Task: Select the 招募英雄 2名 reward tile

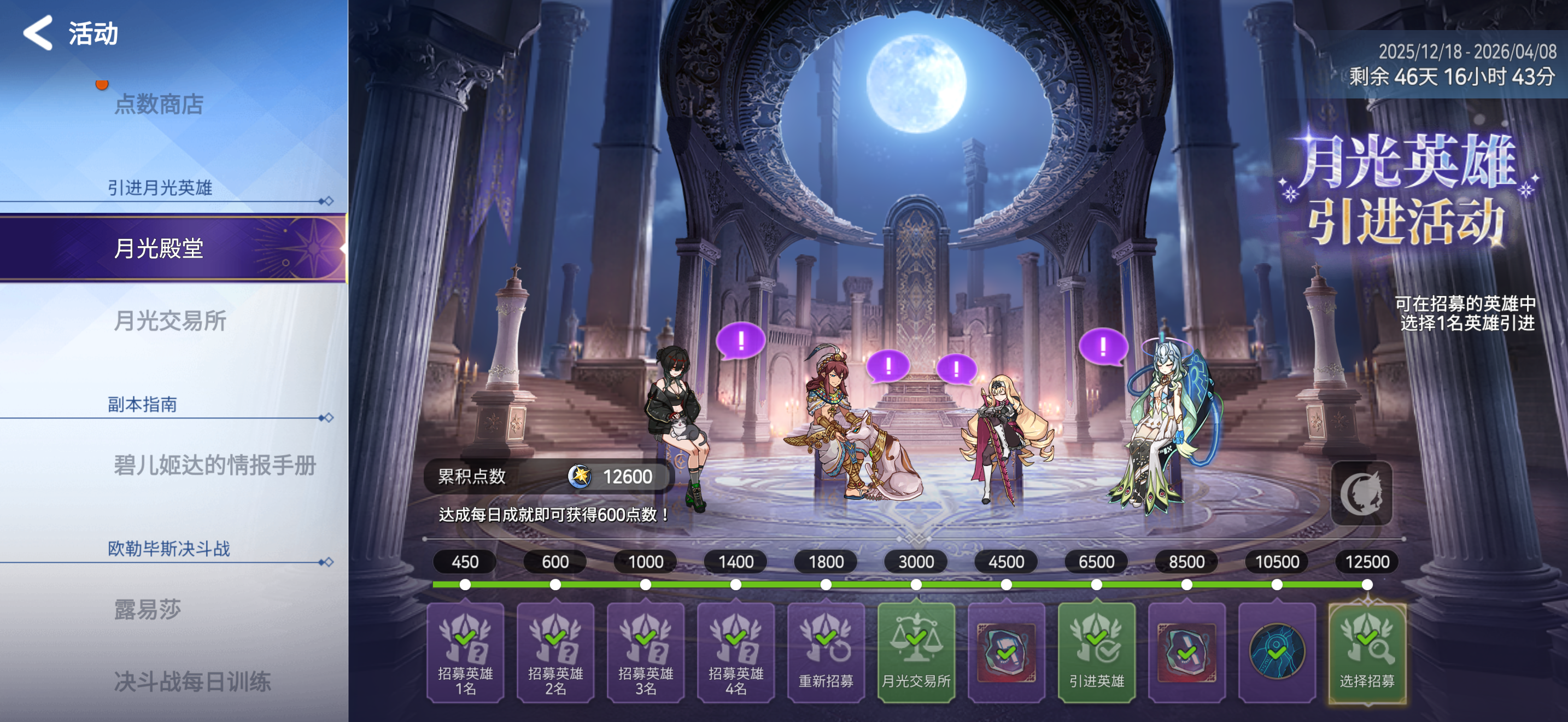Action: pyautogui.click(x=555, y=653)
